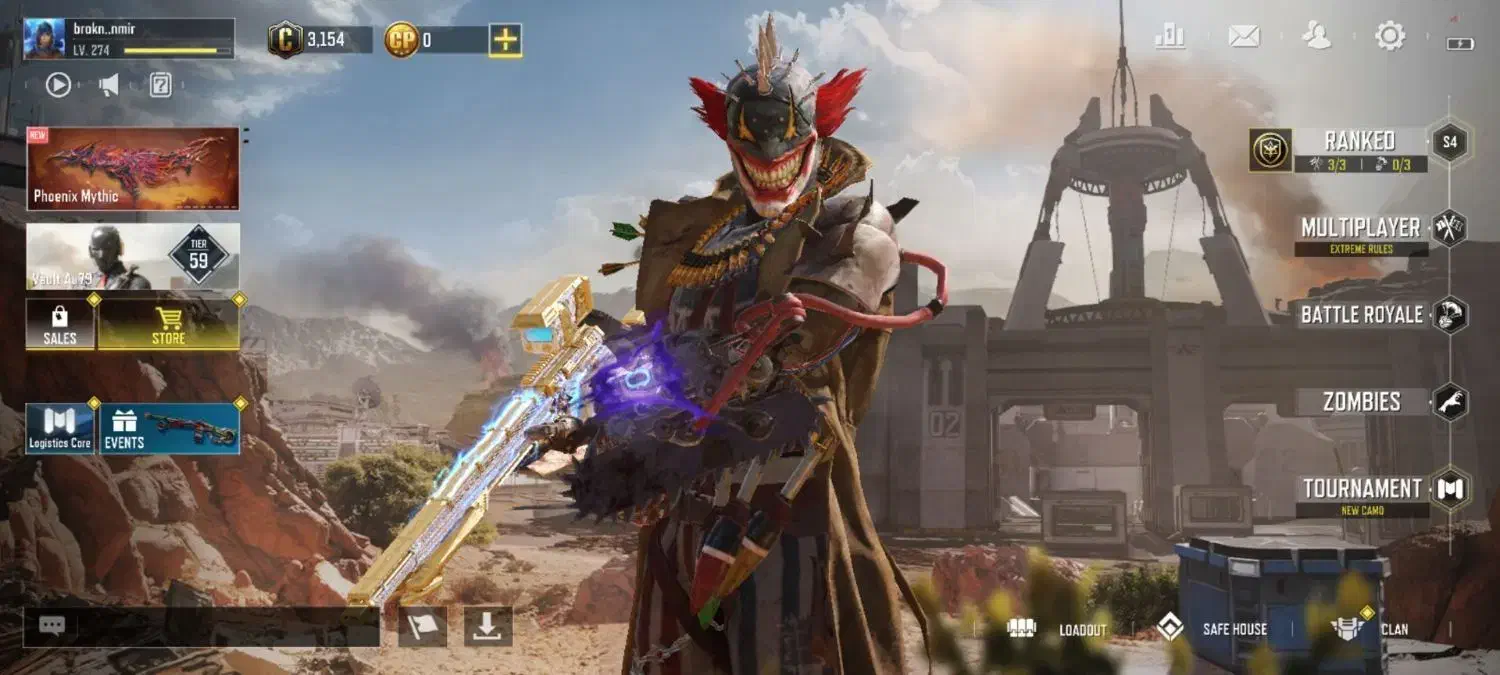This screenshot has height=675, width=1500.
Task: Open the brokn..nmir player profile
Action: coord(128,39)
